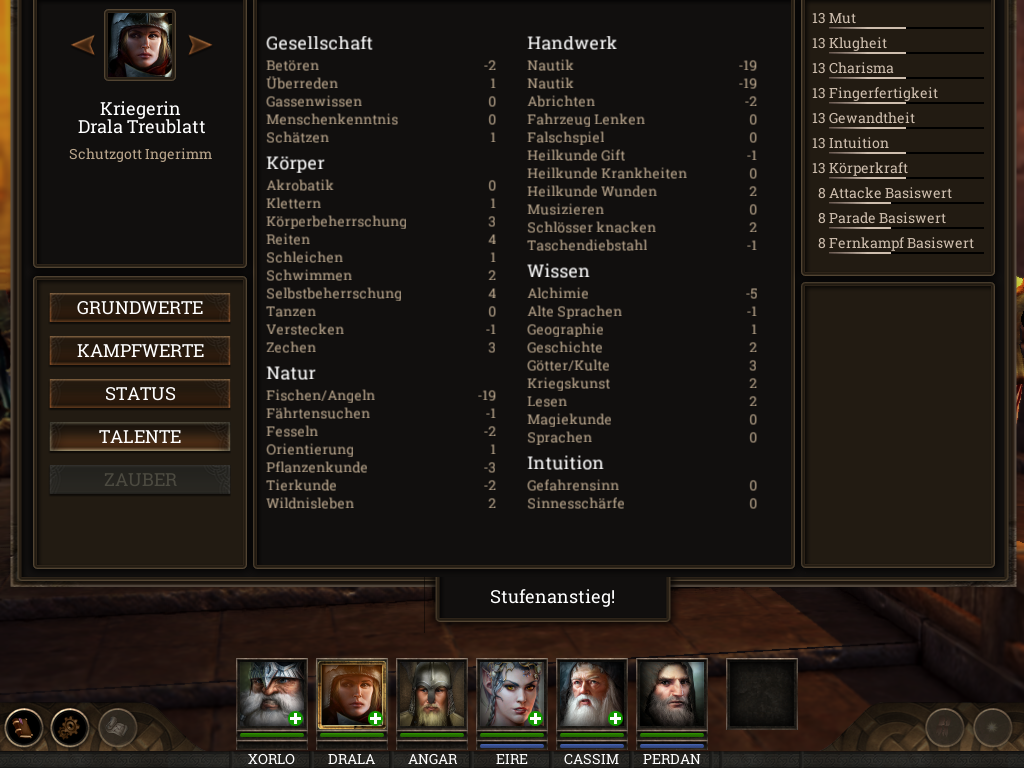Open the Grundwerte page
The width and height of the screenshot is (1024, 768).
pyautogui.click(x=140, y=308)
